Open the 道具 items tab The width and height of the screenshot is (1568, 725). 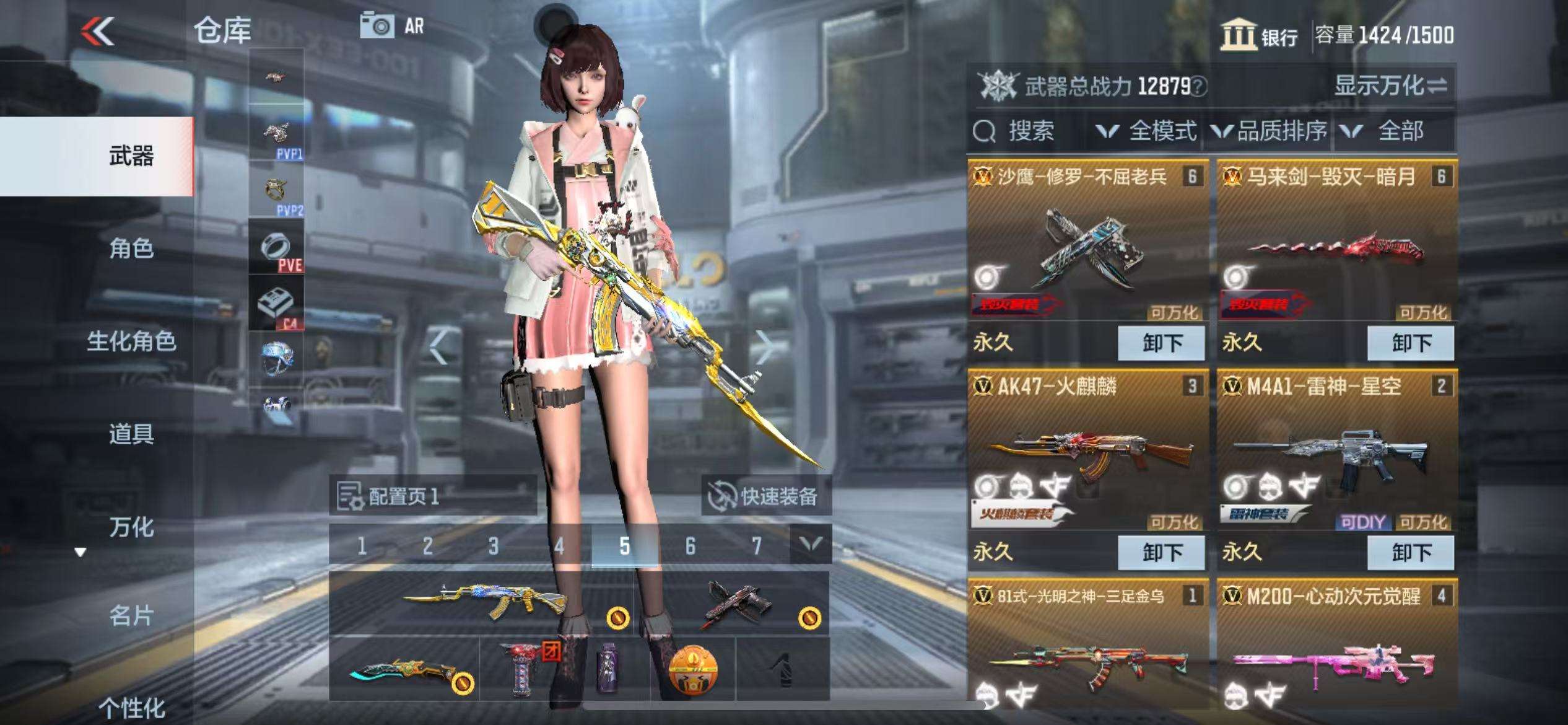coord(131,434)
